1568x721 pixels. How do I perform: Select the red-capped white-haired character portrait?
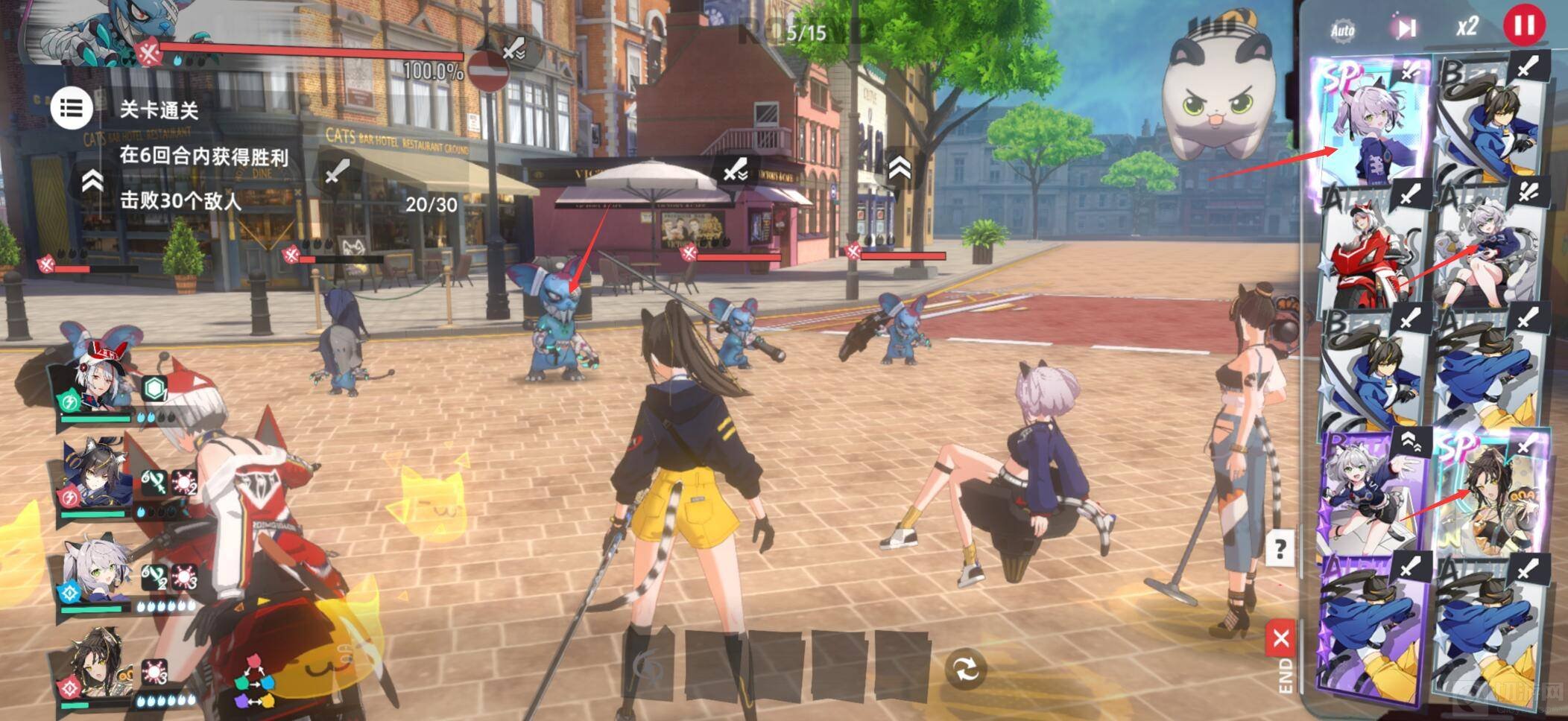click(97, 381)
